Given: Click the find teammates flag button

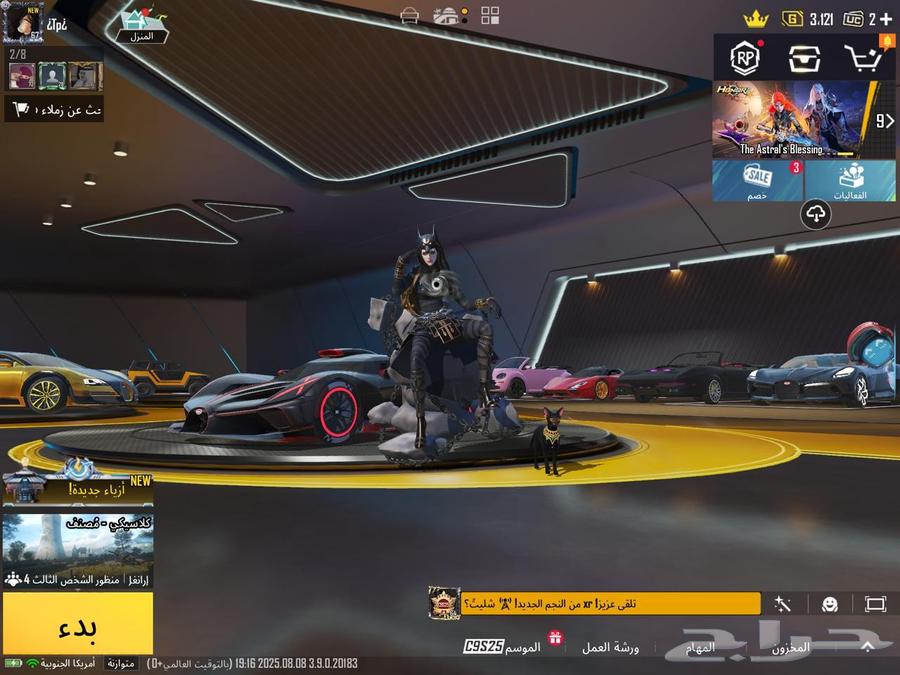Looking at the screenshot, I should click(x=54, y=109).
